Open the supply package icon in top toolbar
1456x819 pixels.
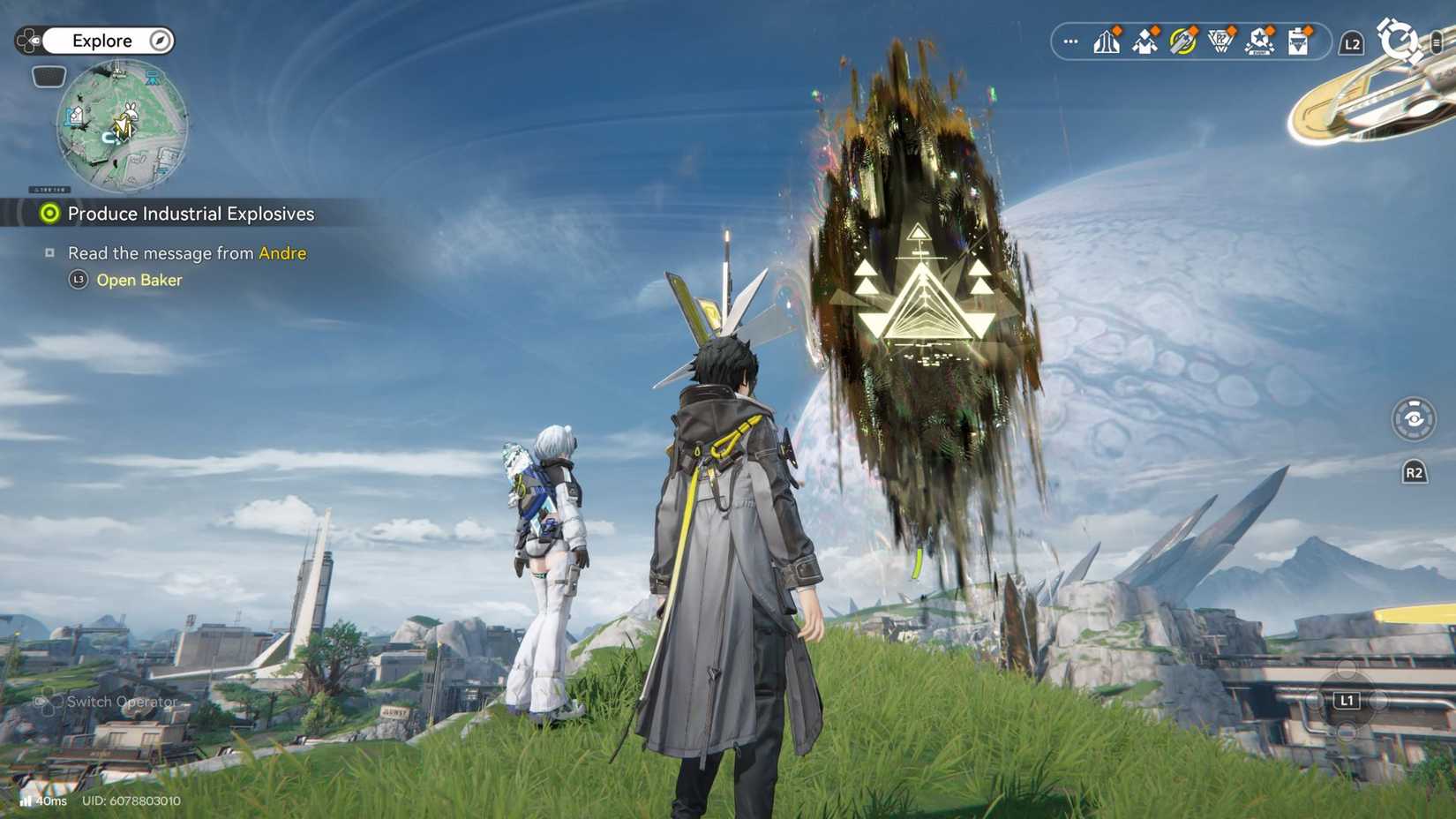coord(1145,41)
